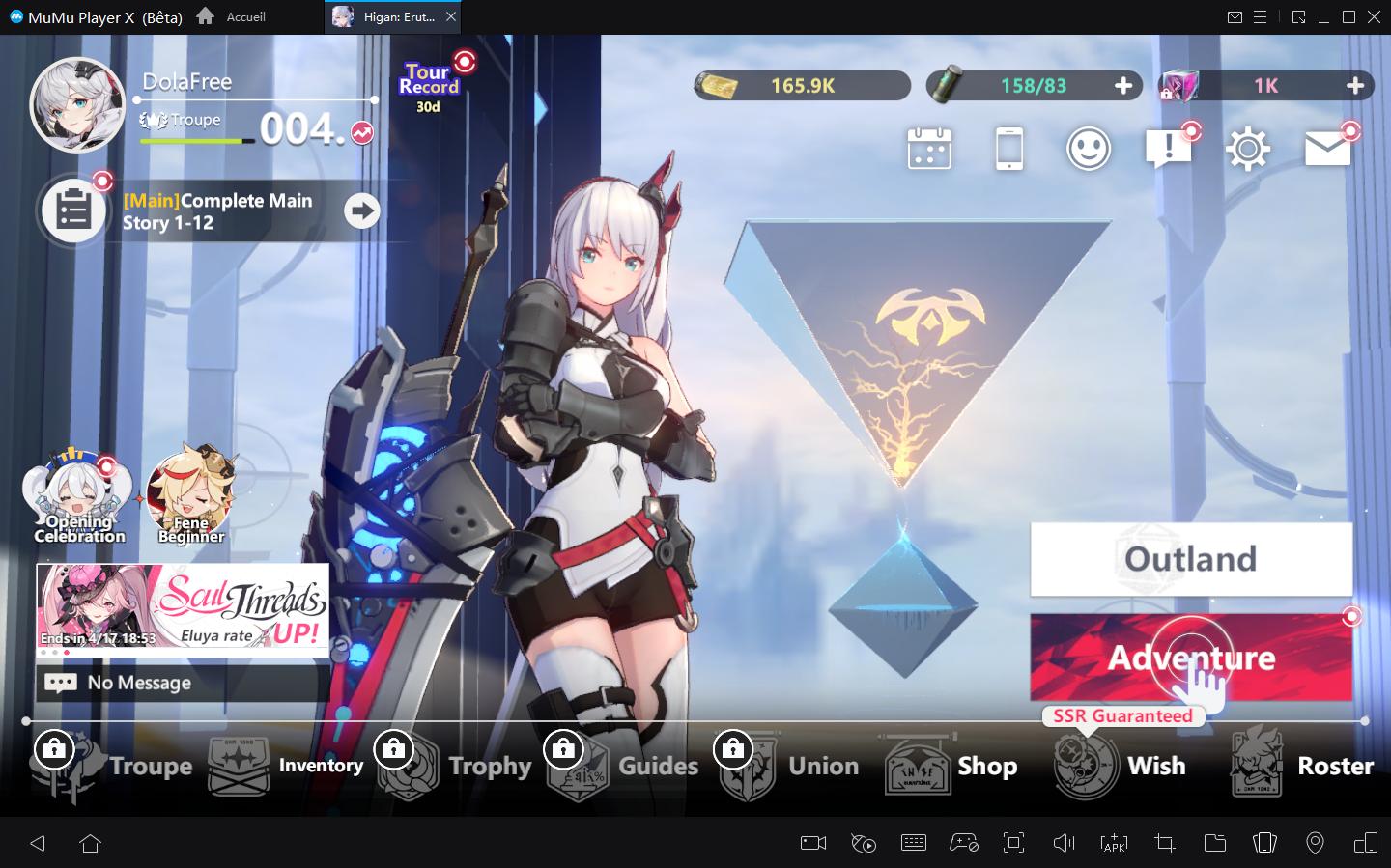This screenshot has width=1391, height=868.
Task: Open the Tour Record pass
Action: click(x=430, y=85)
